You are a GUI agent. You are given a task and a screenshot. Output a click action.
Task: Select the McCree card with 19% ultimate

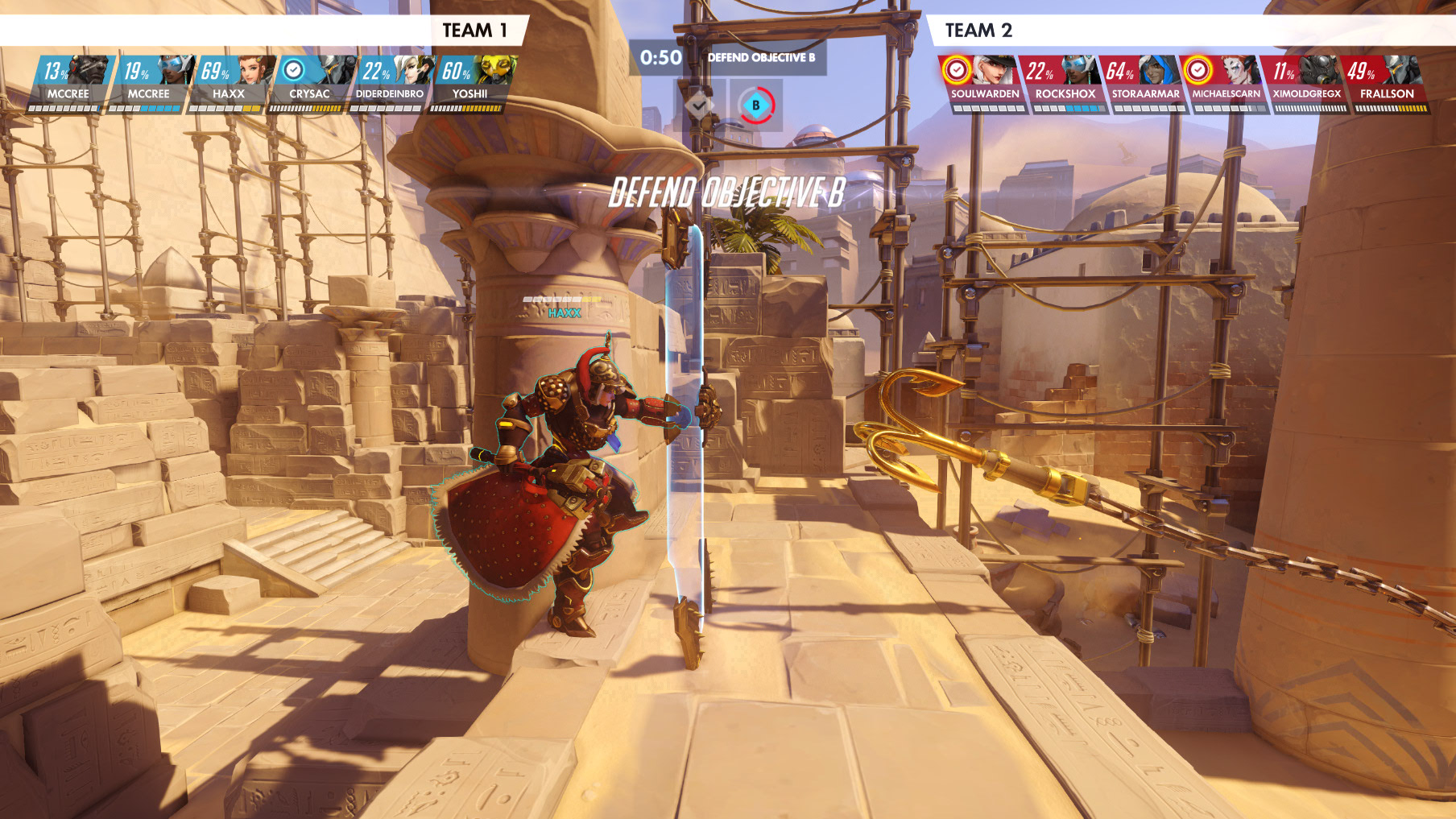[x=149, y=84]
